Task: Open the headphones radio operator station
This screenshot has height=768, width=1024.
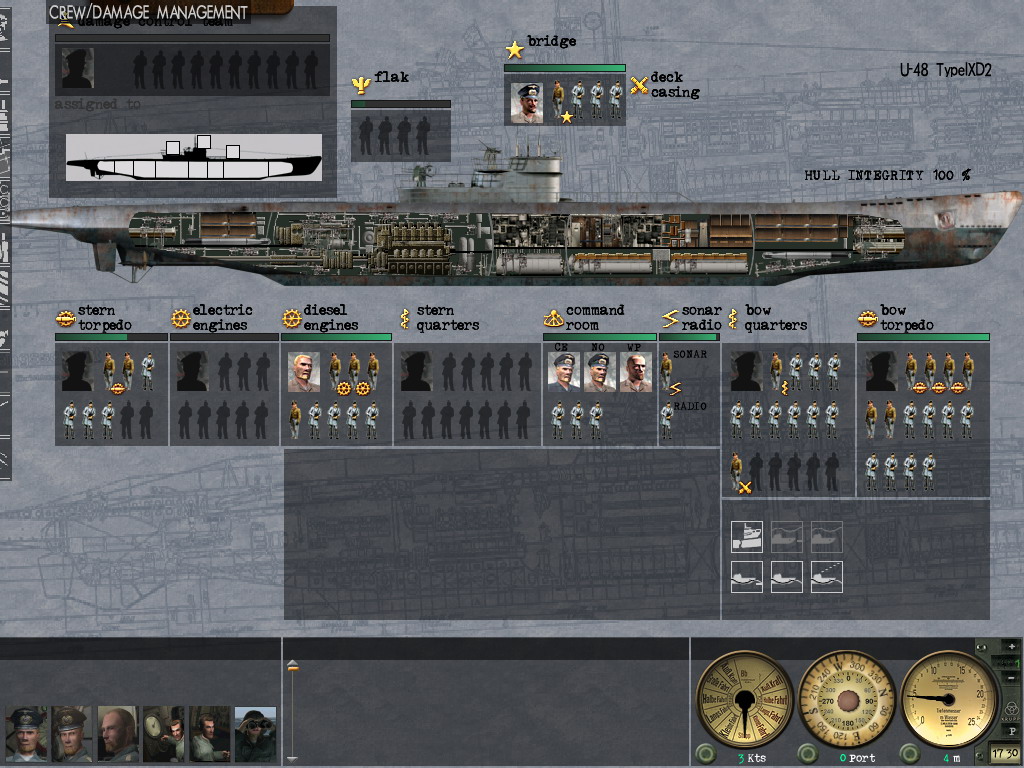Action: pos(209,734)
